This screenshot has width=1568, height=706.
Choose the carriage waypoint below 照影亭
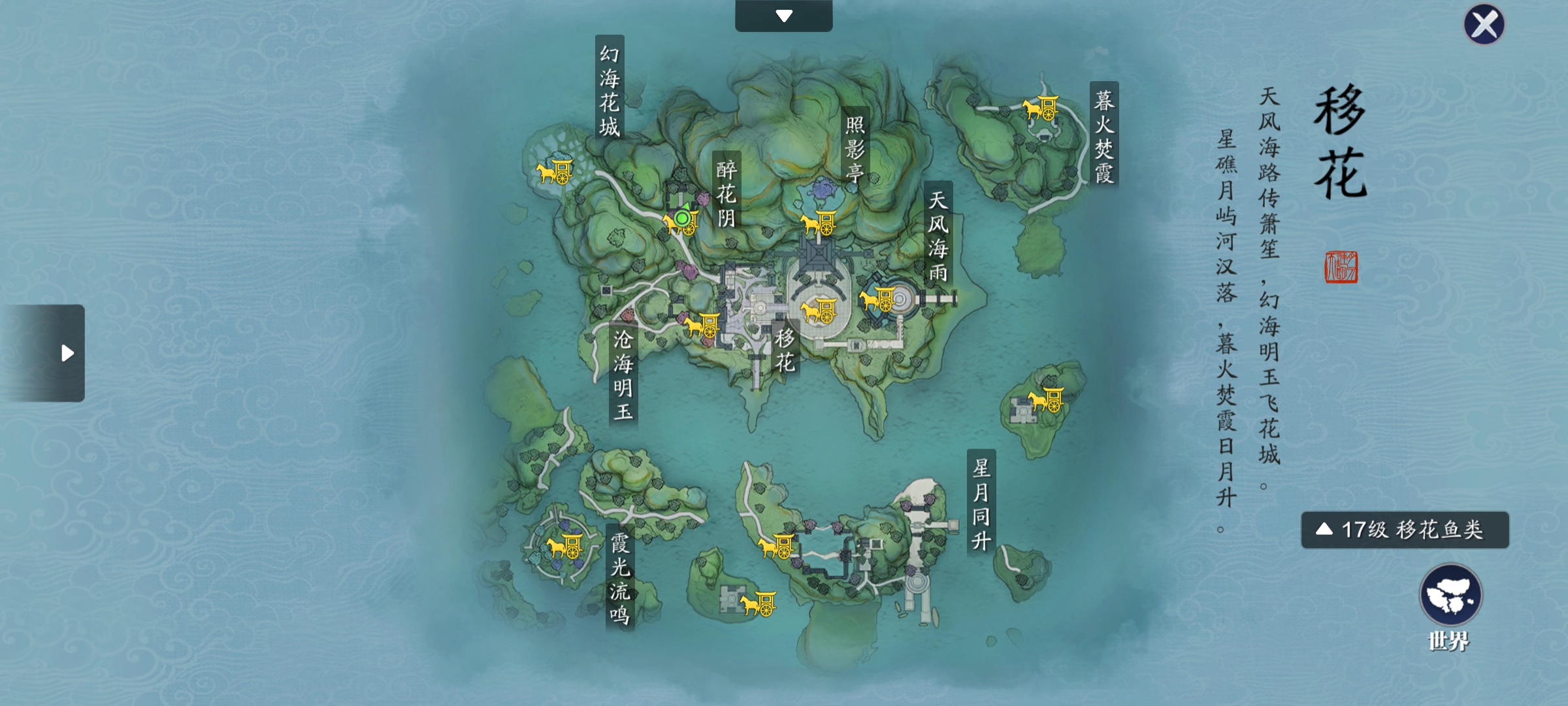coord(819,224)
